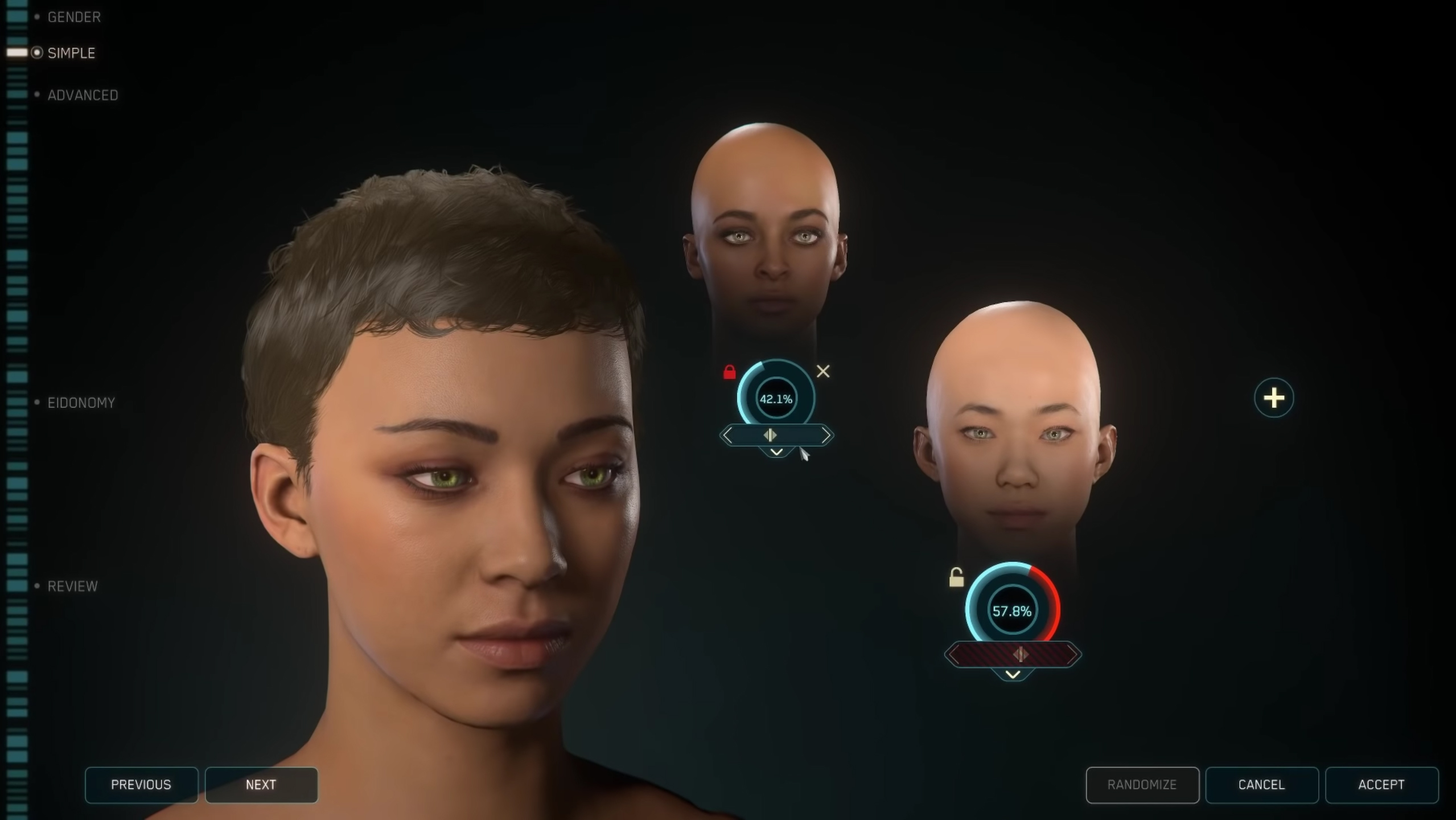This screenshot has width=1456, height=820.
Task: Jump to the Review step
Action: click(x=72, y=586)
